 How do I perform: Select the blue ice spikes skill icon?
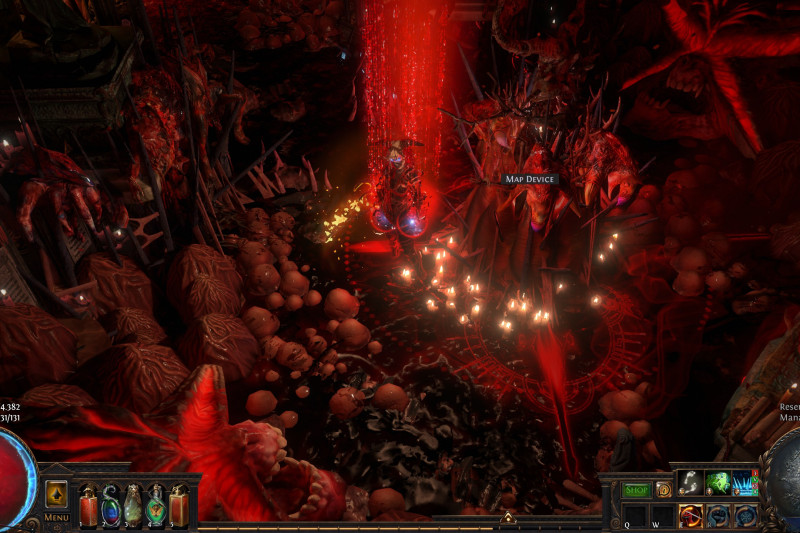[x=745, y=483]
